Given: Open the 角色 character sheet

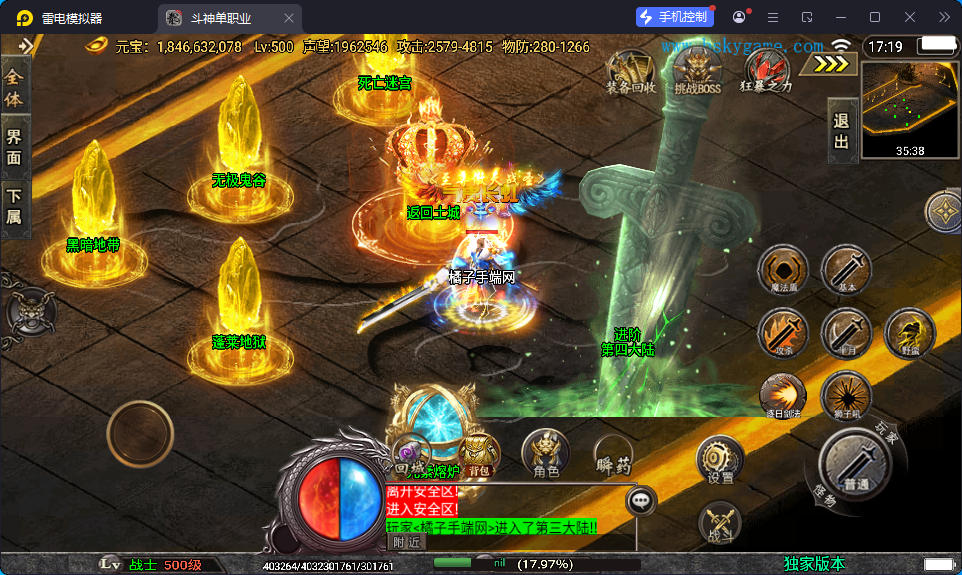Looking at the screenshot, I should (546, 454).
